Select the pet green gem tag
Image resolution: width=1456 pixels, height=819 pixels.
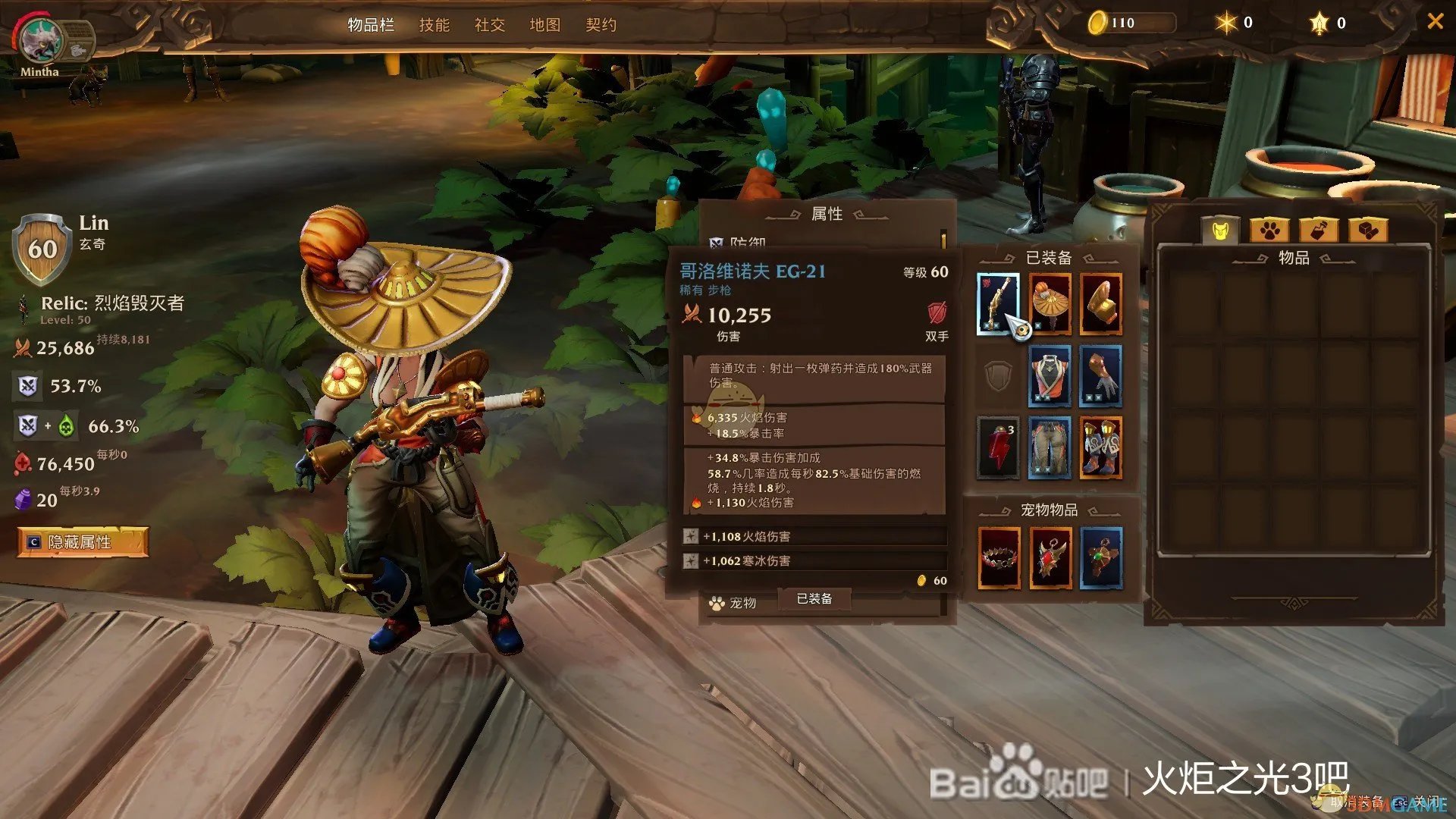pos(1100,559)
